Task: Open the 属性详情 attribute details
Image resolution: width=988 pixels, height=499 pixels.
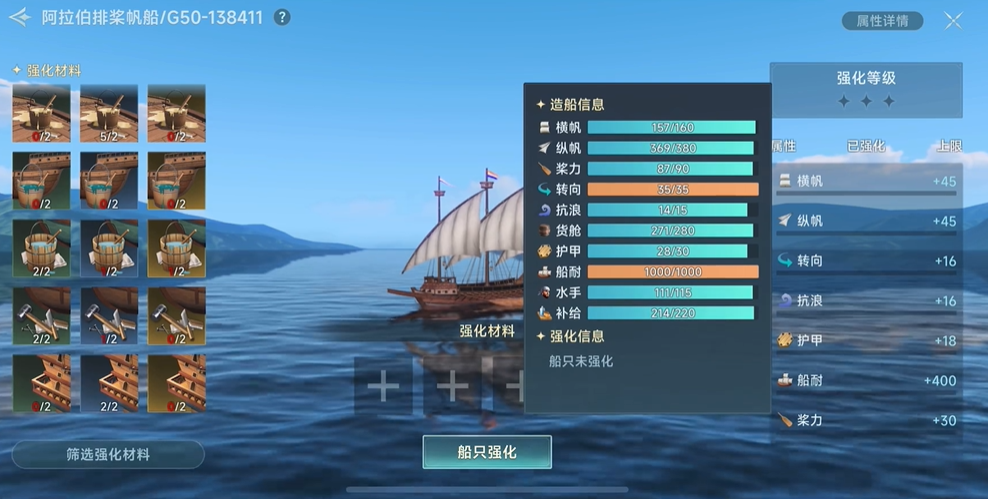Action: [x=882, y=20]
